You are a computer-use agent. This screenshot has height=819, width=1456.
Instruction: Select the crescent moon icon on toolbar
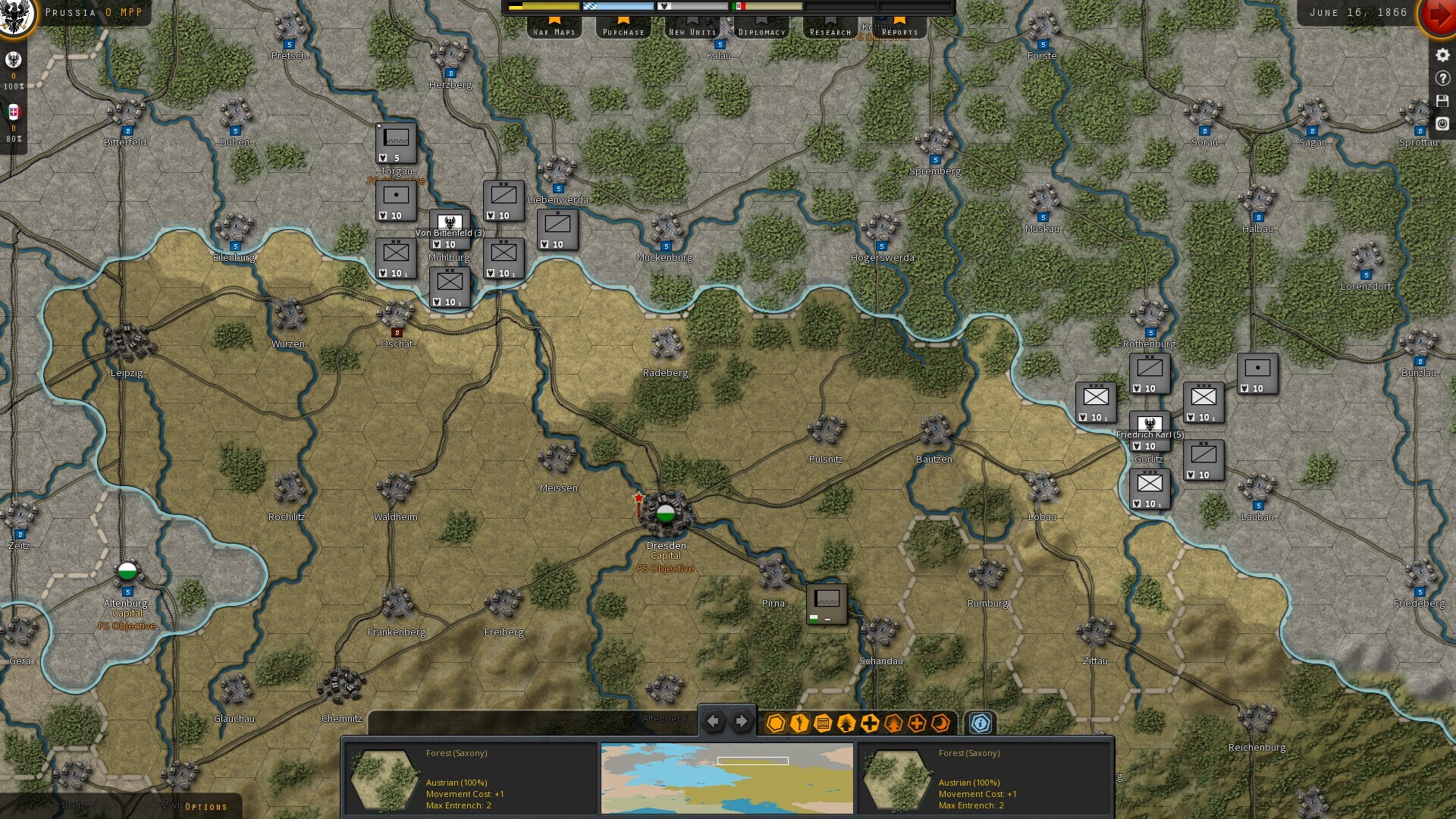point(939,723)
